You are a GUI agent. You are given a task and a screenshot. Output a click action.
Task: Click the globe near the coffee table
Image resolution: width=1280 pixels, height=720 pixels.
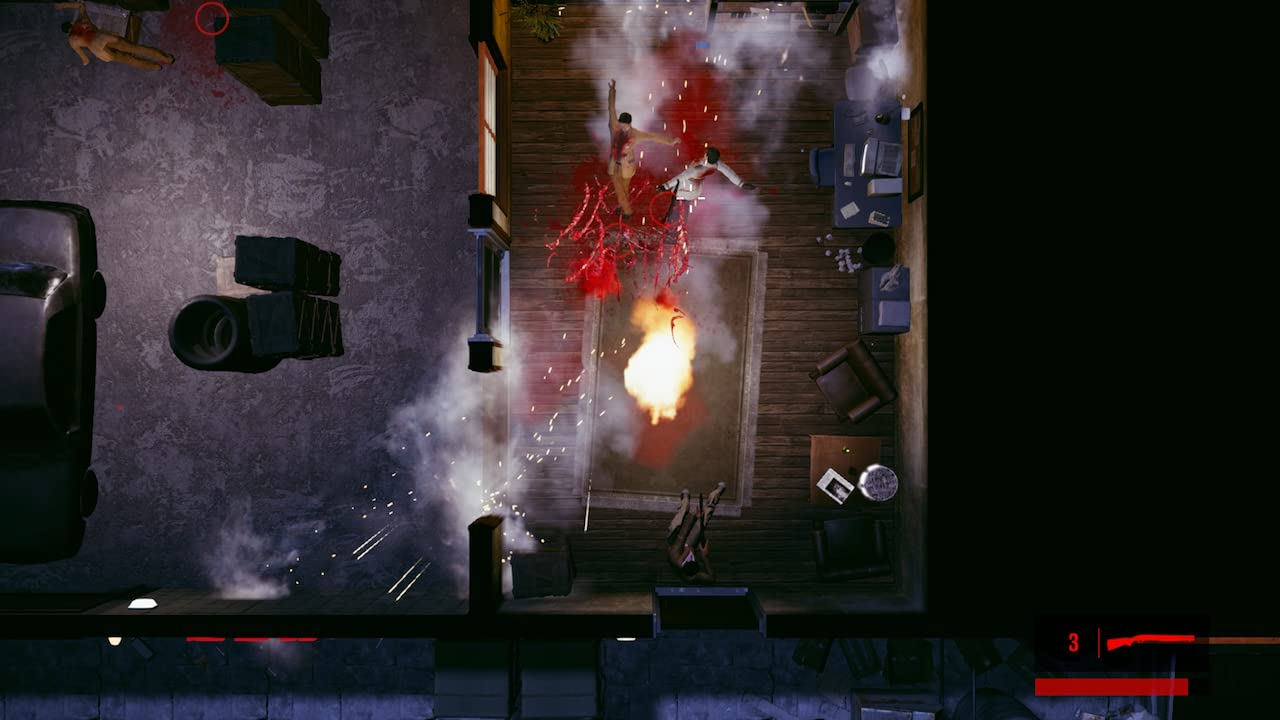(x=877, y=484)
